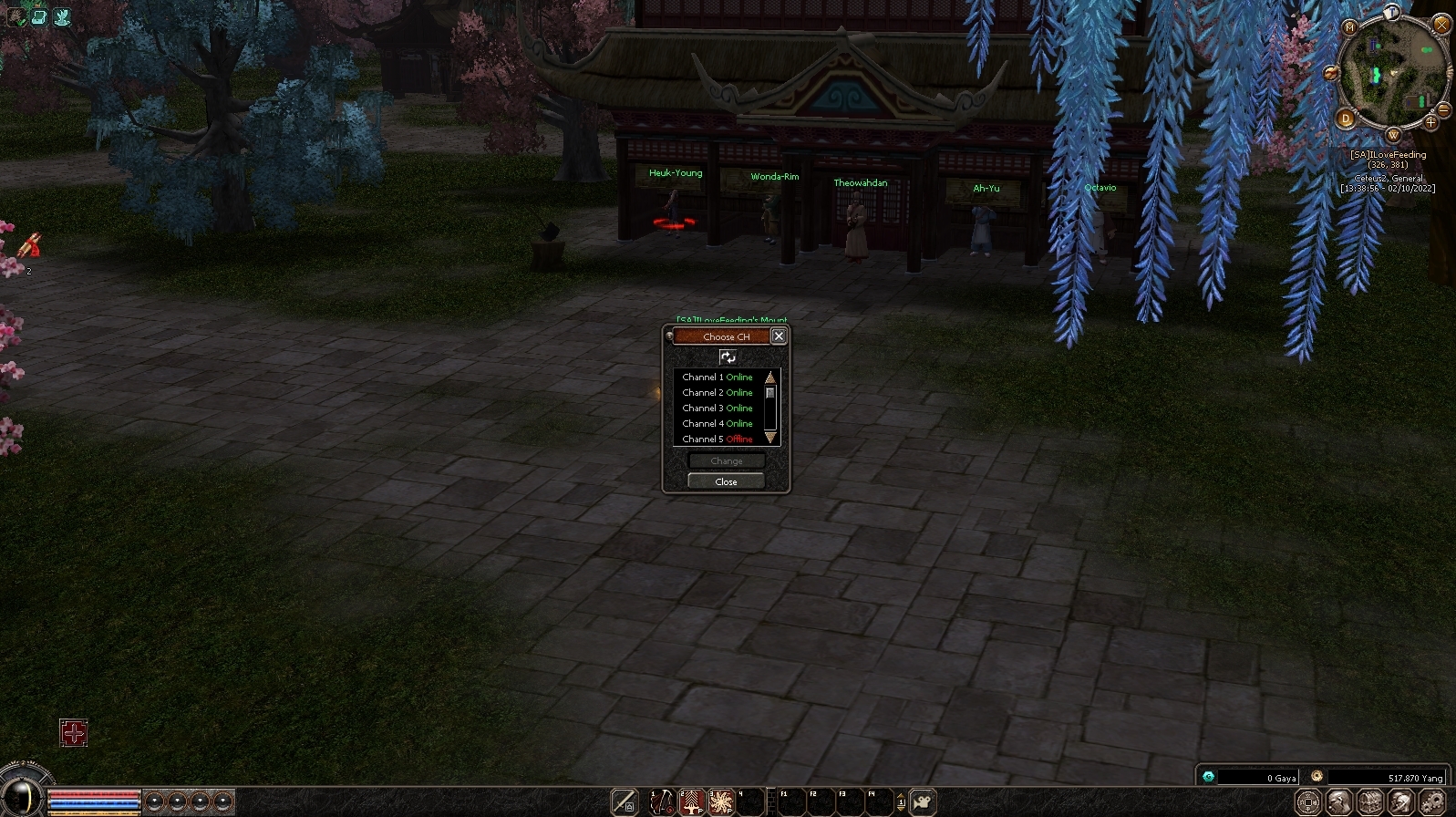Select the auto-attack sword icon in the hotbar
Screen dimensions: 1456x817
pyautogui.click(x=623, y=801)
